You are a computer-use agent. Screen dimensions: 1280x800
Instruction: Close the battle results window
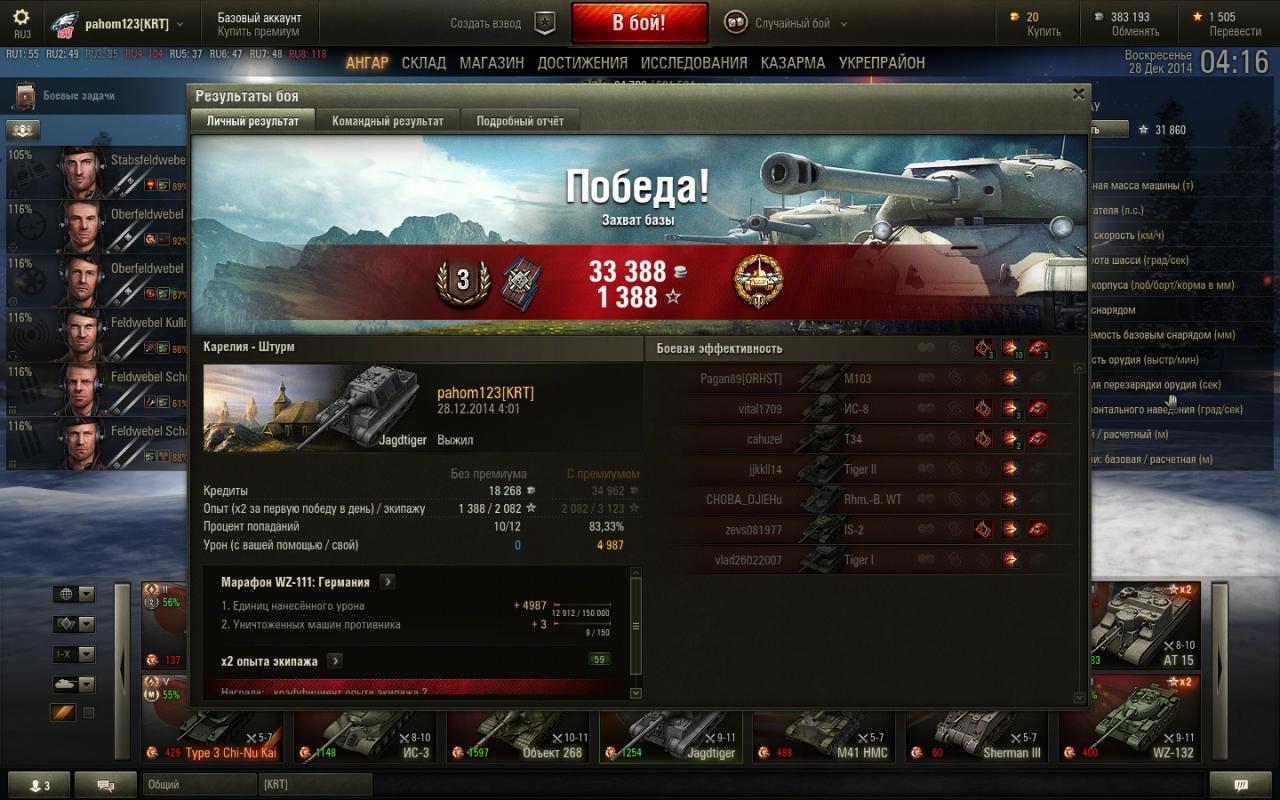pos(1078,94)
